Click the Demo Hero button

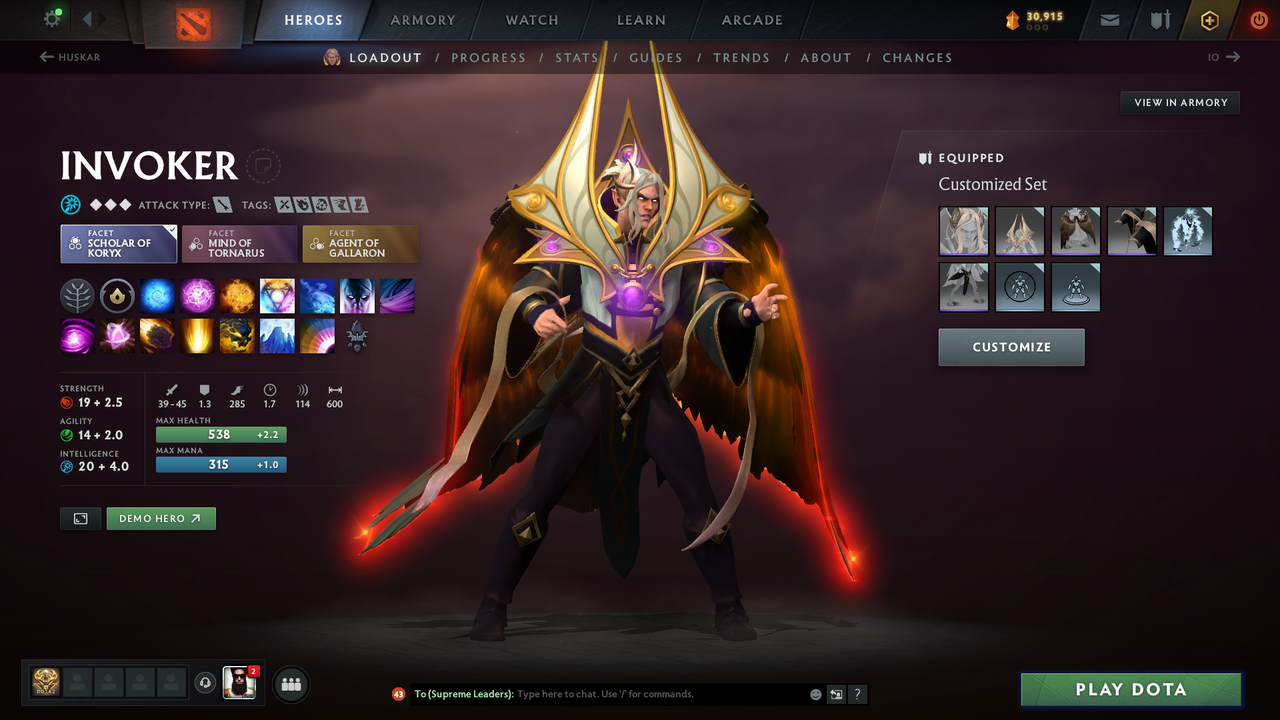pyautogui.click(x=160, y=518)
